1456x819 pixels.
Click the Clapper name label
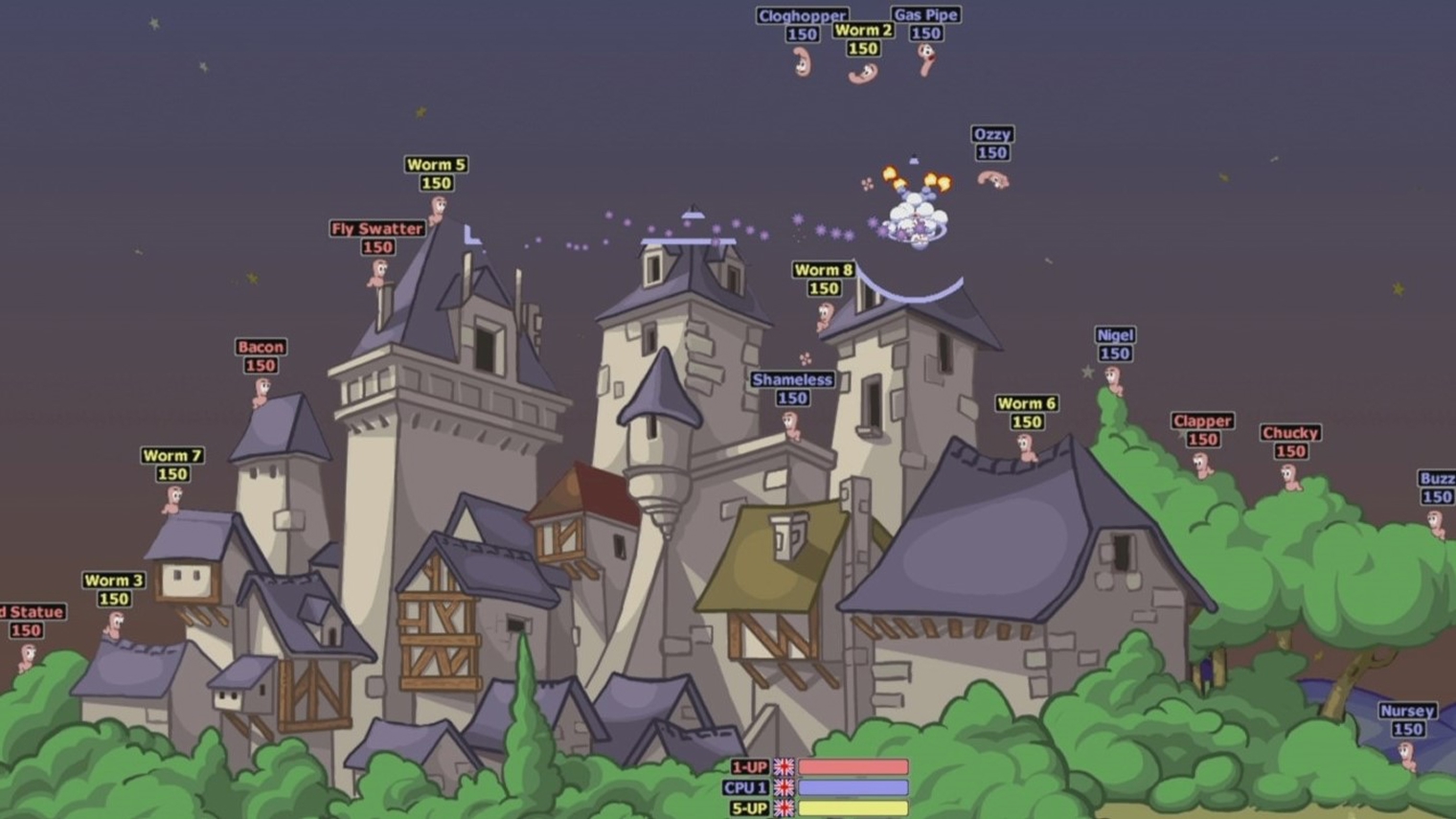pos(1201,421)
